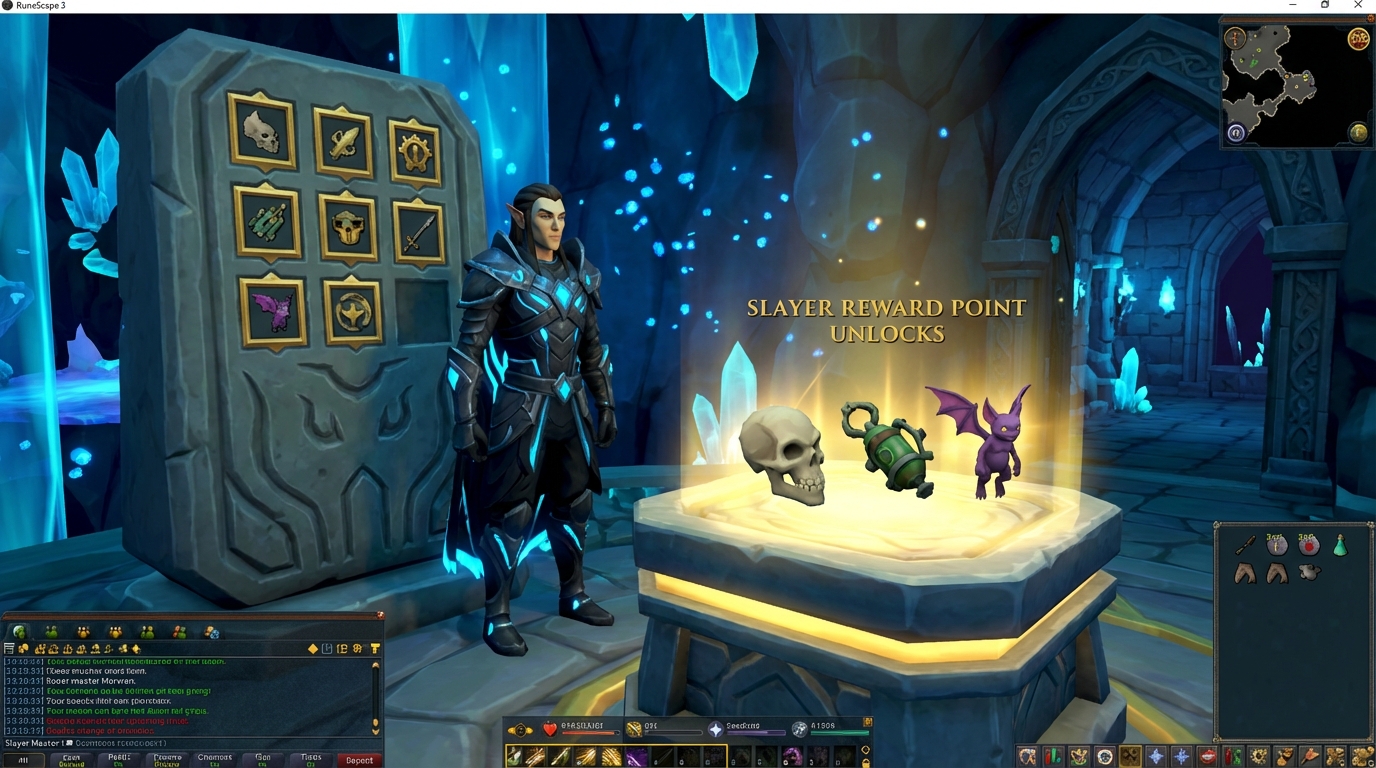Click the red health bar on the action bar
Viewport: 1376px width, 768px height.
click(x=589, y=732)
